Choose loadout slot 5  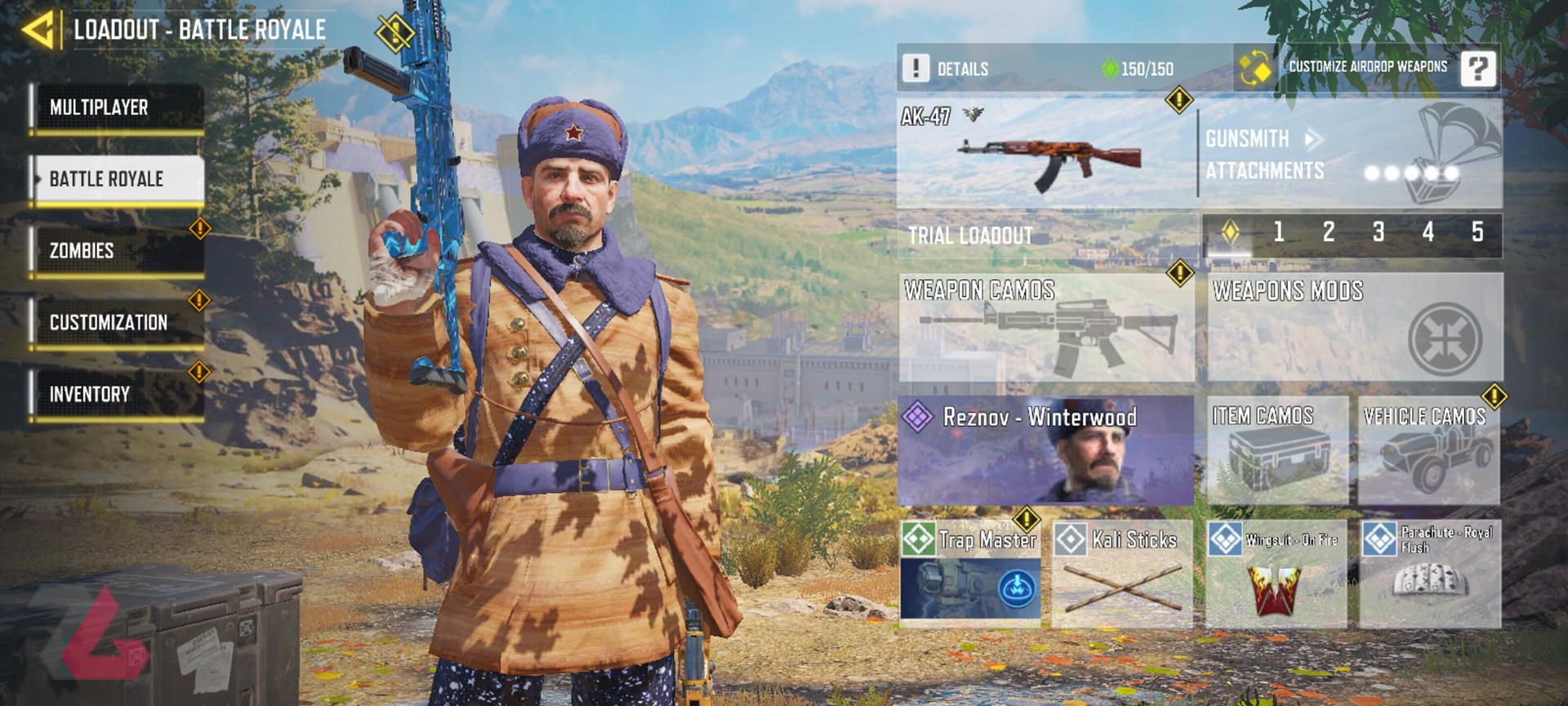[1477, 233]
